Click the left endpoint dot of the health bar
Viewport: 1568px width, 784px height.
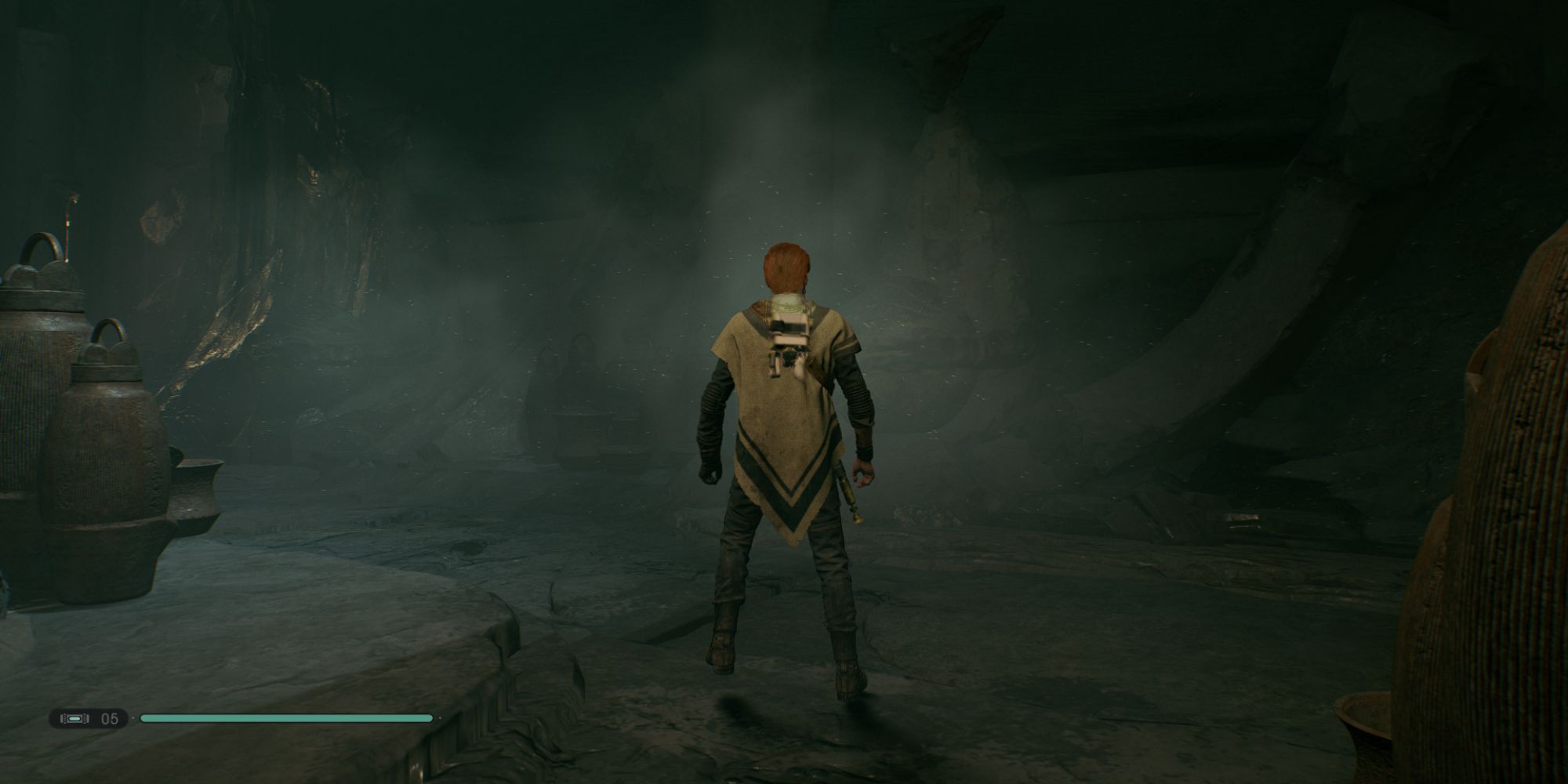coord(133,717)
